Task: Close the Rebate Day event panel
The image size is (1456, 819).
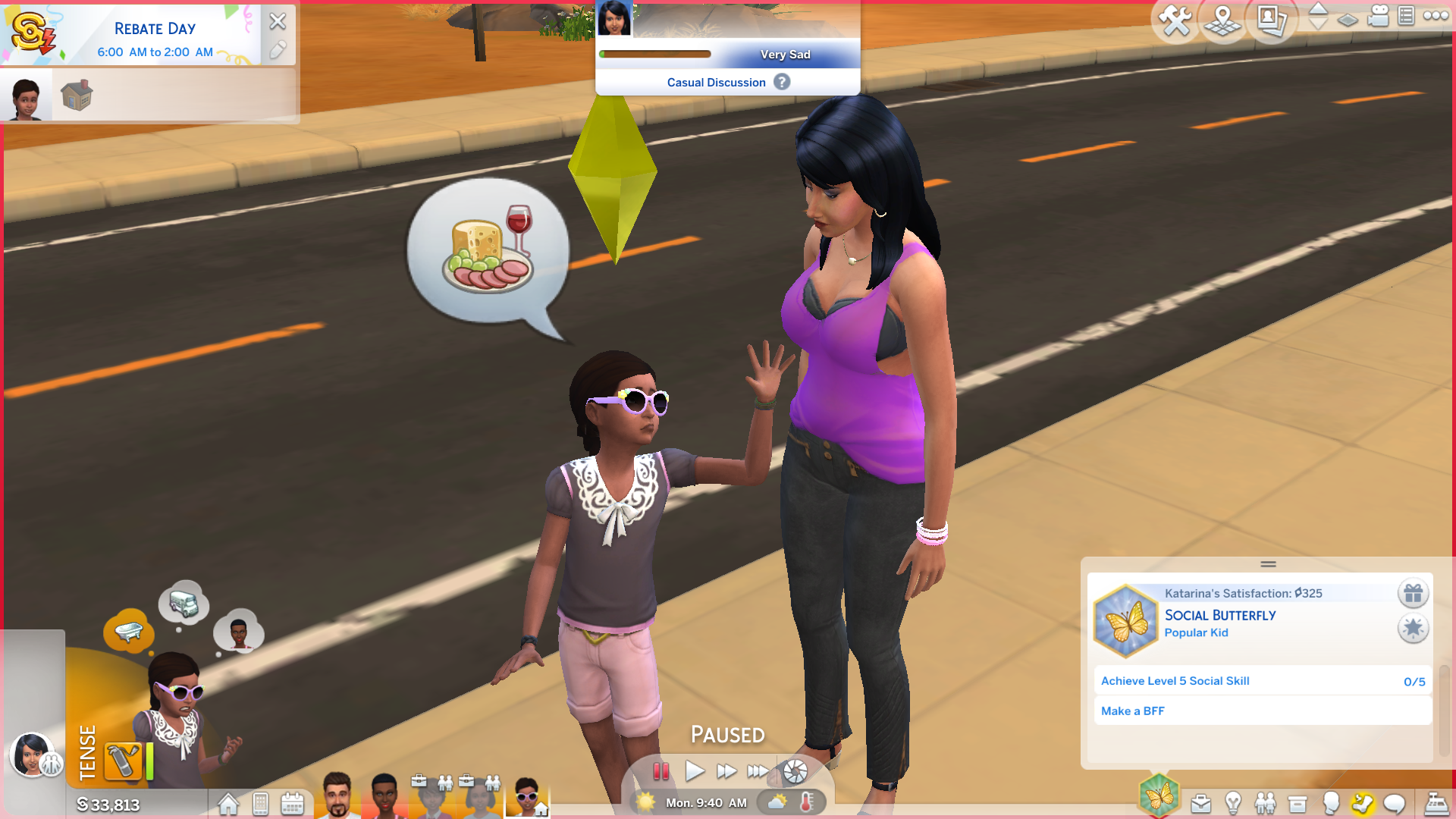Action: 278,21
